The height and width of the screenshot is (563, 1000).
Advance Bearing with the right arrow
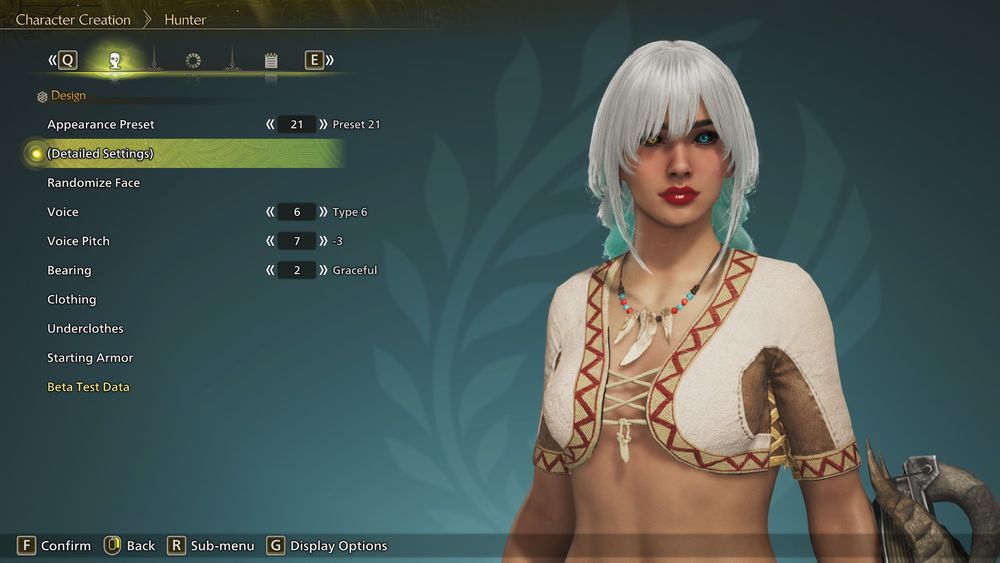[323, 270]
